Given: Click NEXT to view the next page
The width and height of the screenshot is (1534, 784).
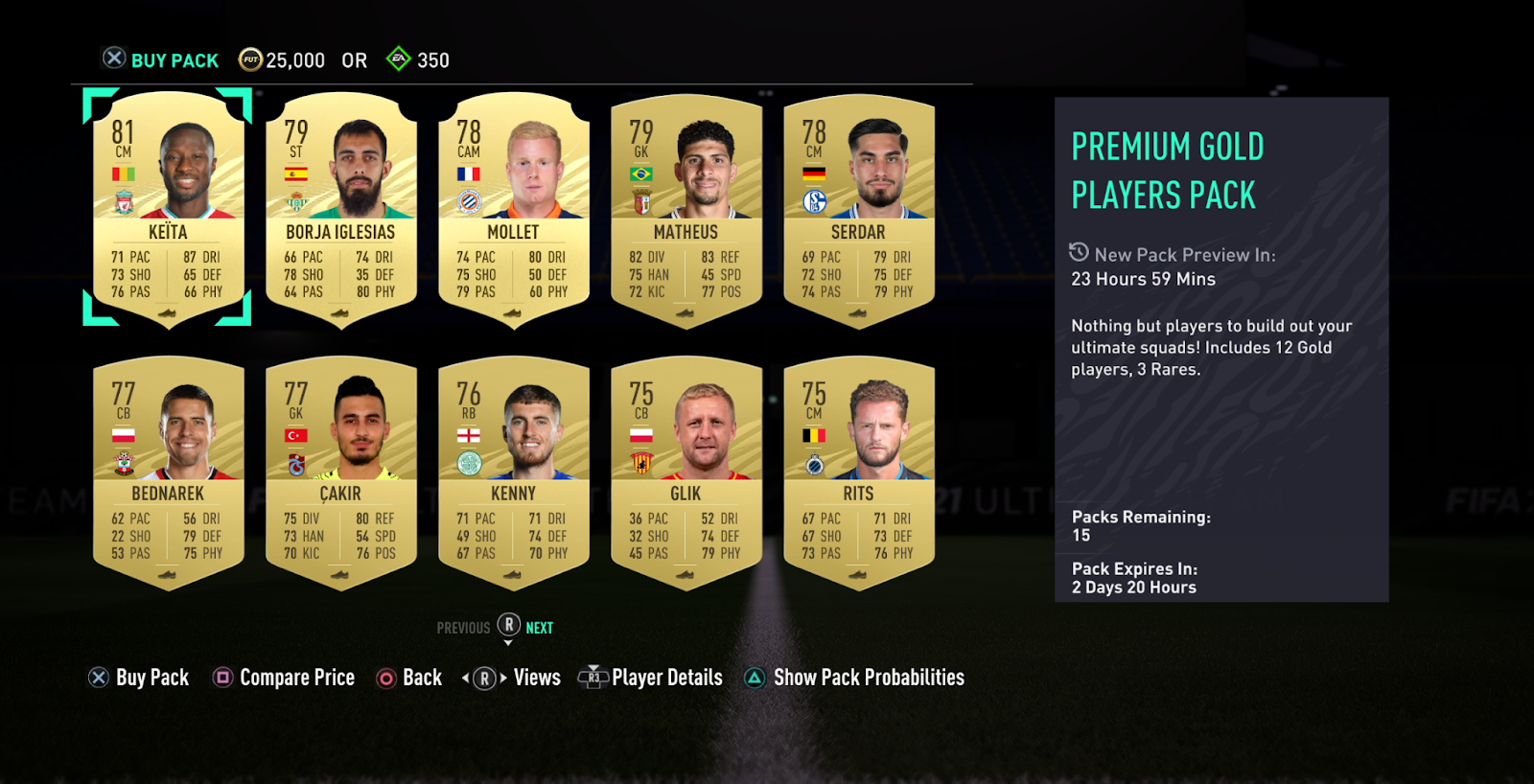Looking at the screenshot, I should [x=539, y=628].
